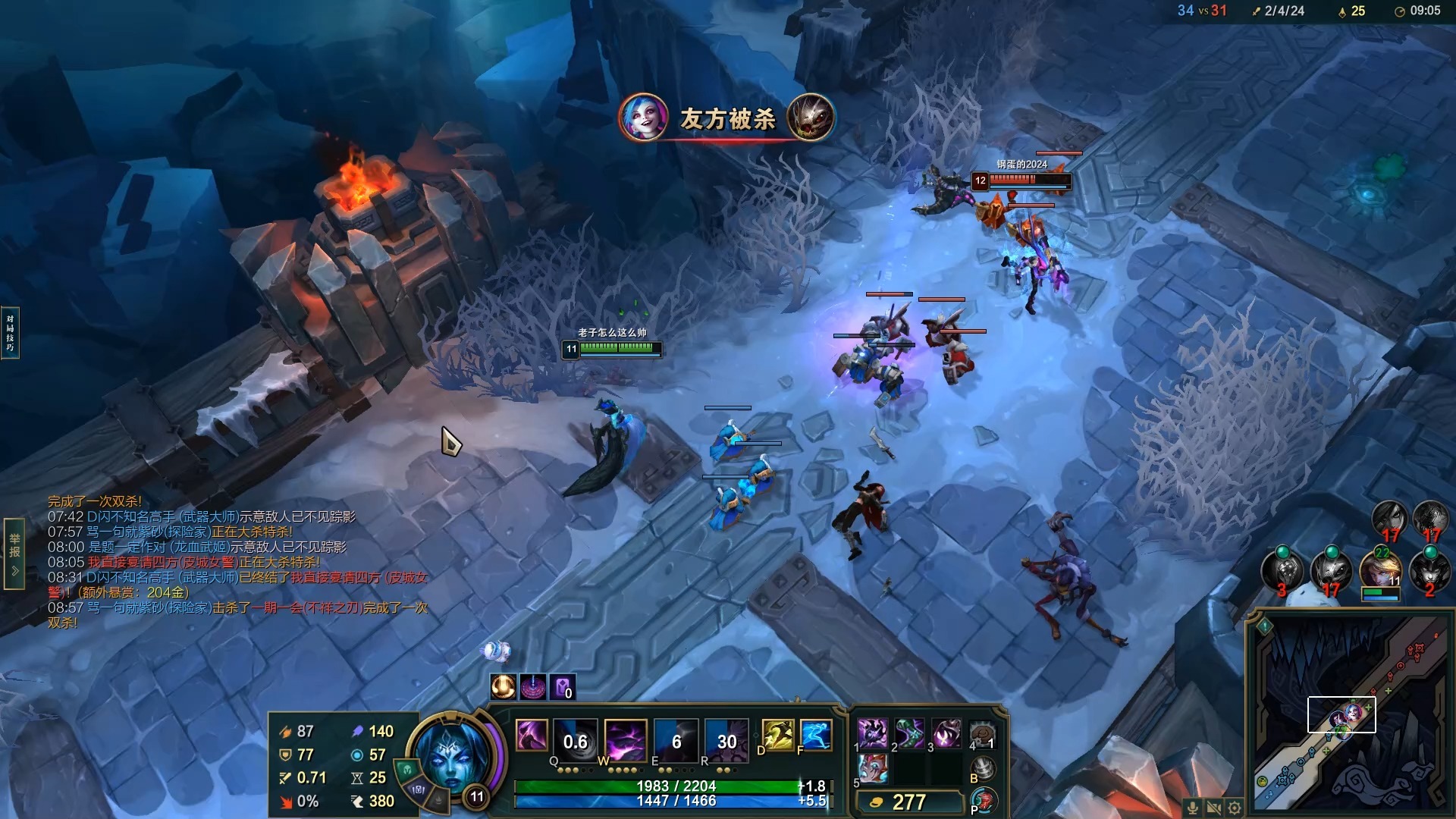Open the 举报 report panel
Image resolution: width=1456 pixels, height=819 pixels.
click(14, 552)
